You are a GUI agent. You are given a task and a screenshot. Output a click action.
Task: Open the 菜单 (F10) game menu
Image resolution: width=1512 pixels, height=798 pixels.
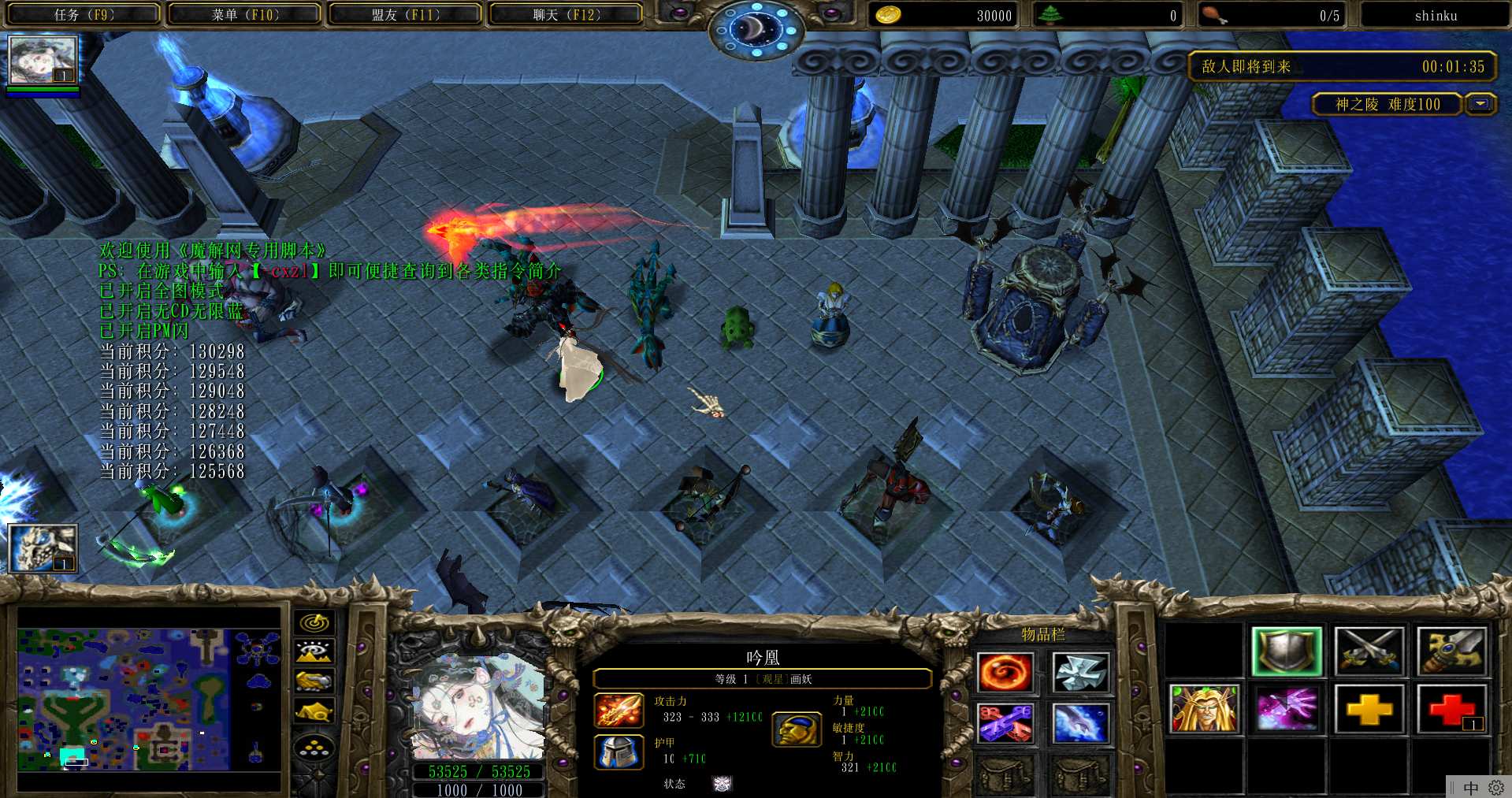click(244, 15)
